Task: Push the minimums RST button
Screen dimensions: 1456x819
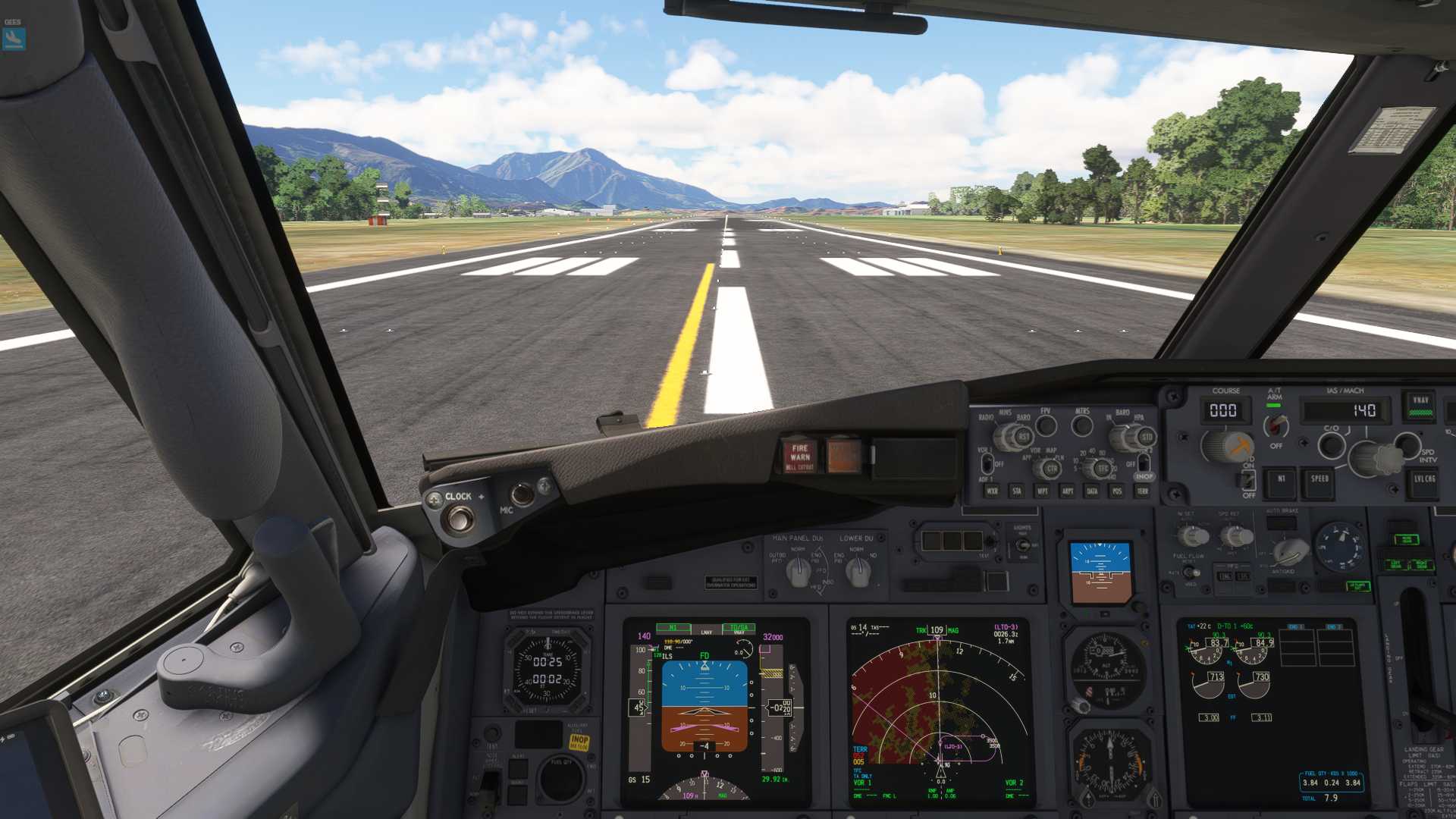Action: point(1024,438)
